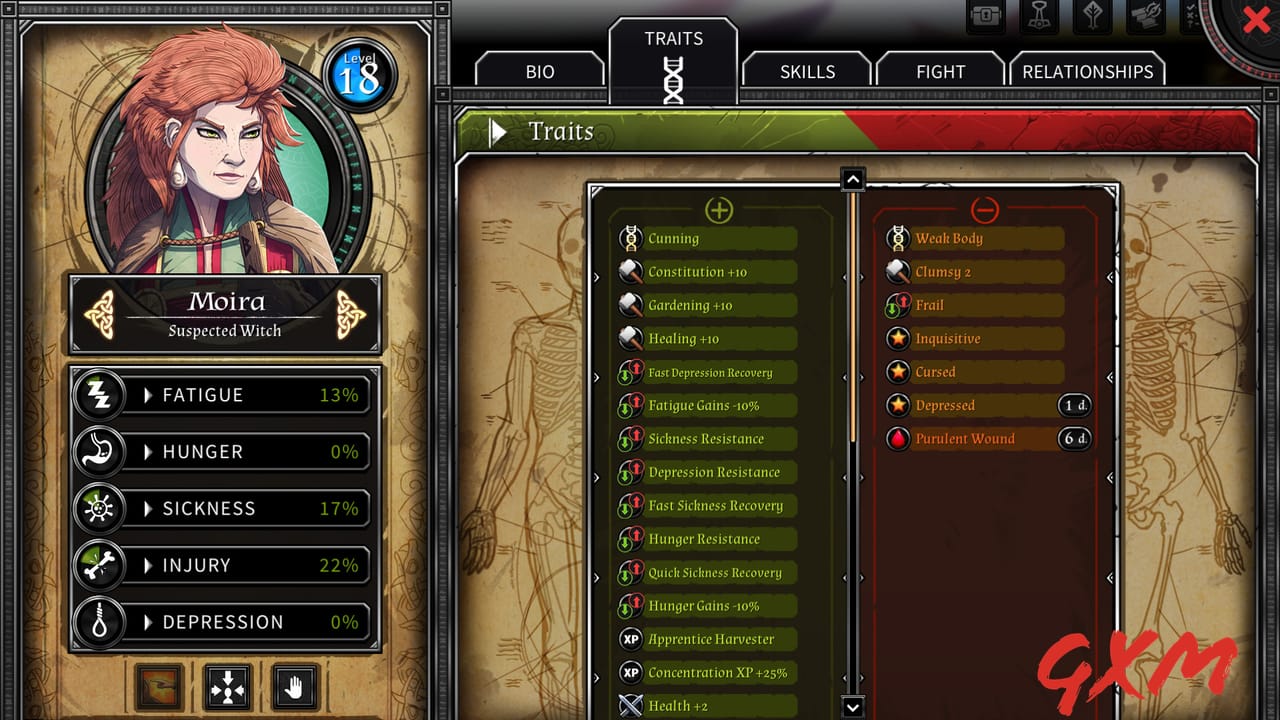Click the stomach icon next to Hunger

[100, 452]
